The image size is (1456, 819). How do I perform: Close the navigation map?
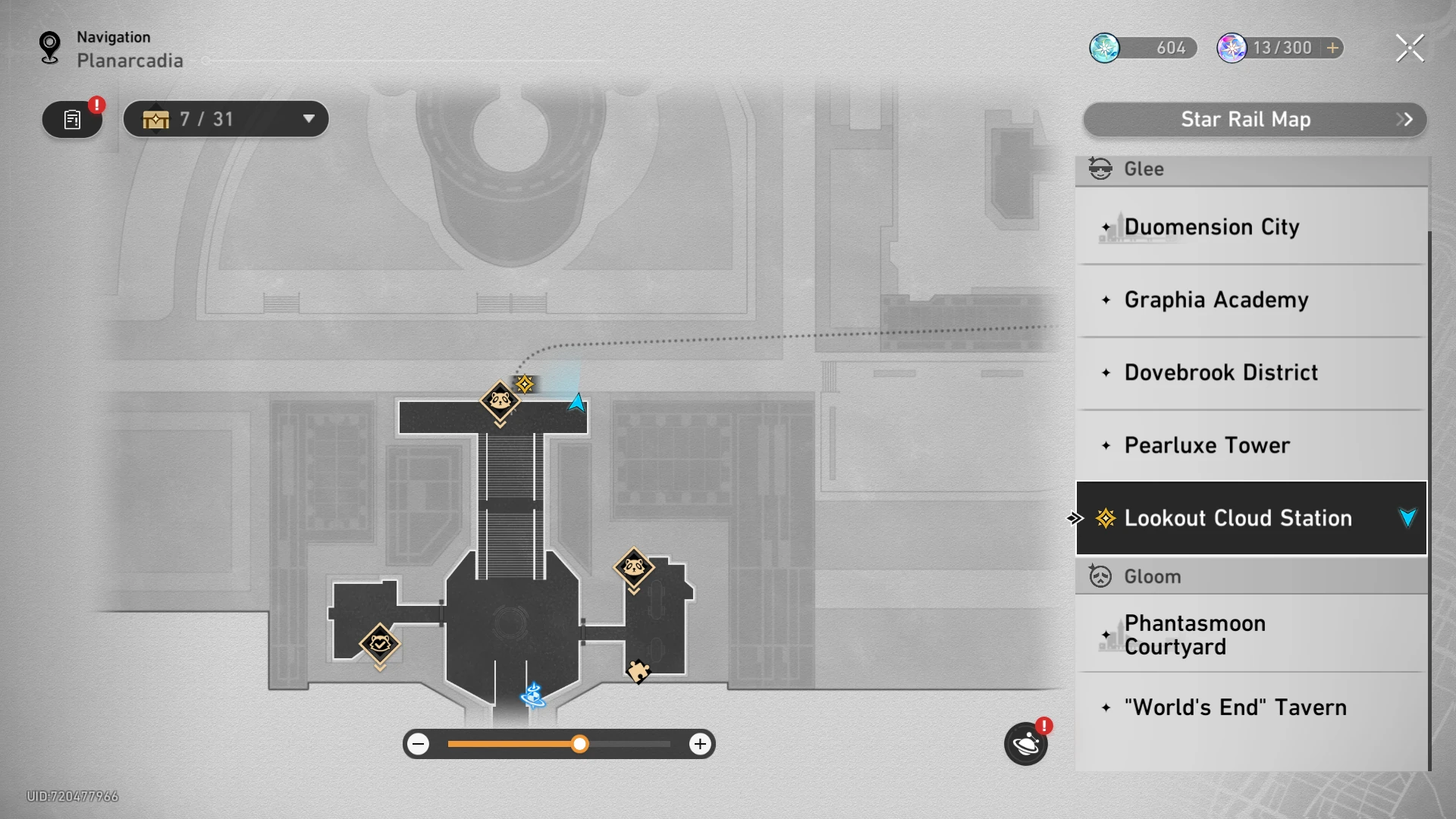click(1410, 49)
